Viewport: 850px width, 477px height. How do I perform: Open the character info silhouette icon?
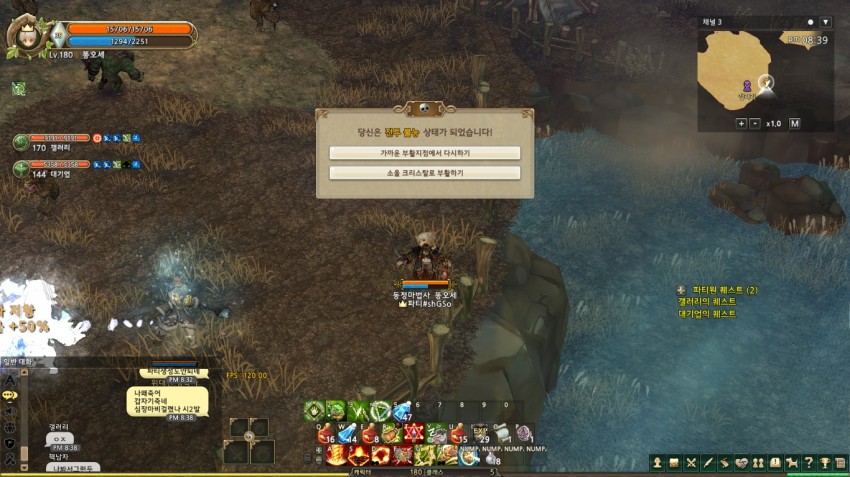click(657, 462)
